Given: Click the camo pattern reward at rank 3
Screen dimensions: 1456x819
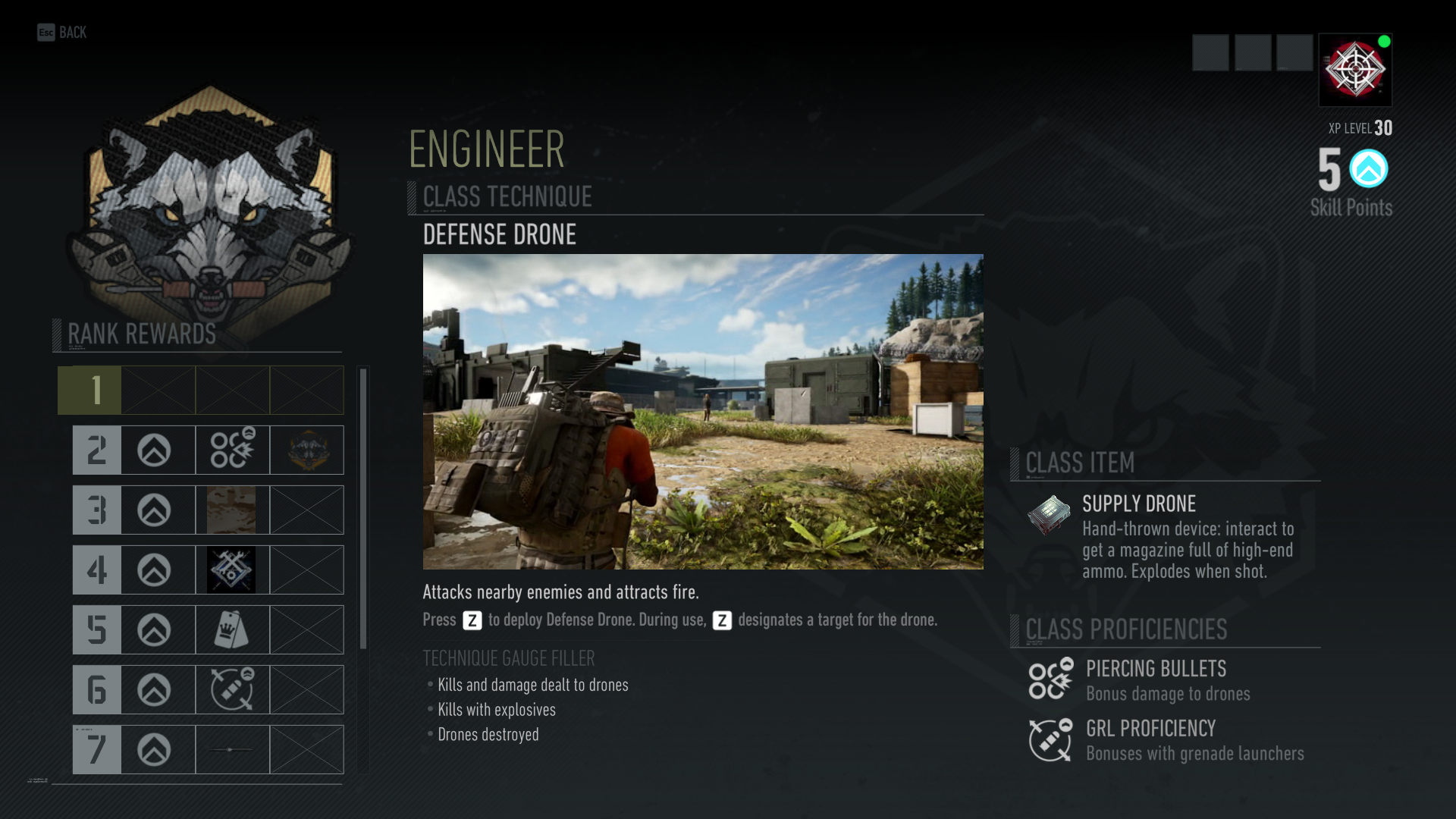Looking at the screenshot, I should (x=232, y=510).
